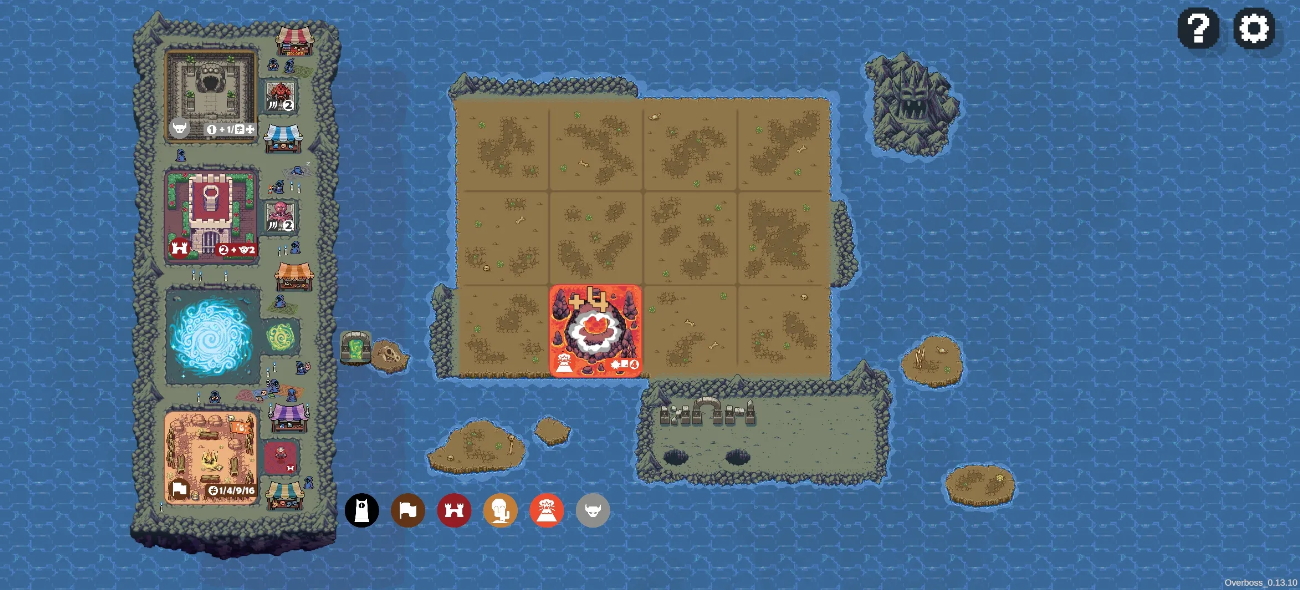Open the help question mark button
The image size is (1300, 590).
pyautogui.click(x=1198, y=28)
